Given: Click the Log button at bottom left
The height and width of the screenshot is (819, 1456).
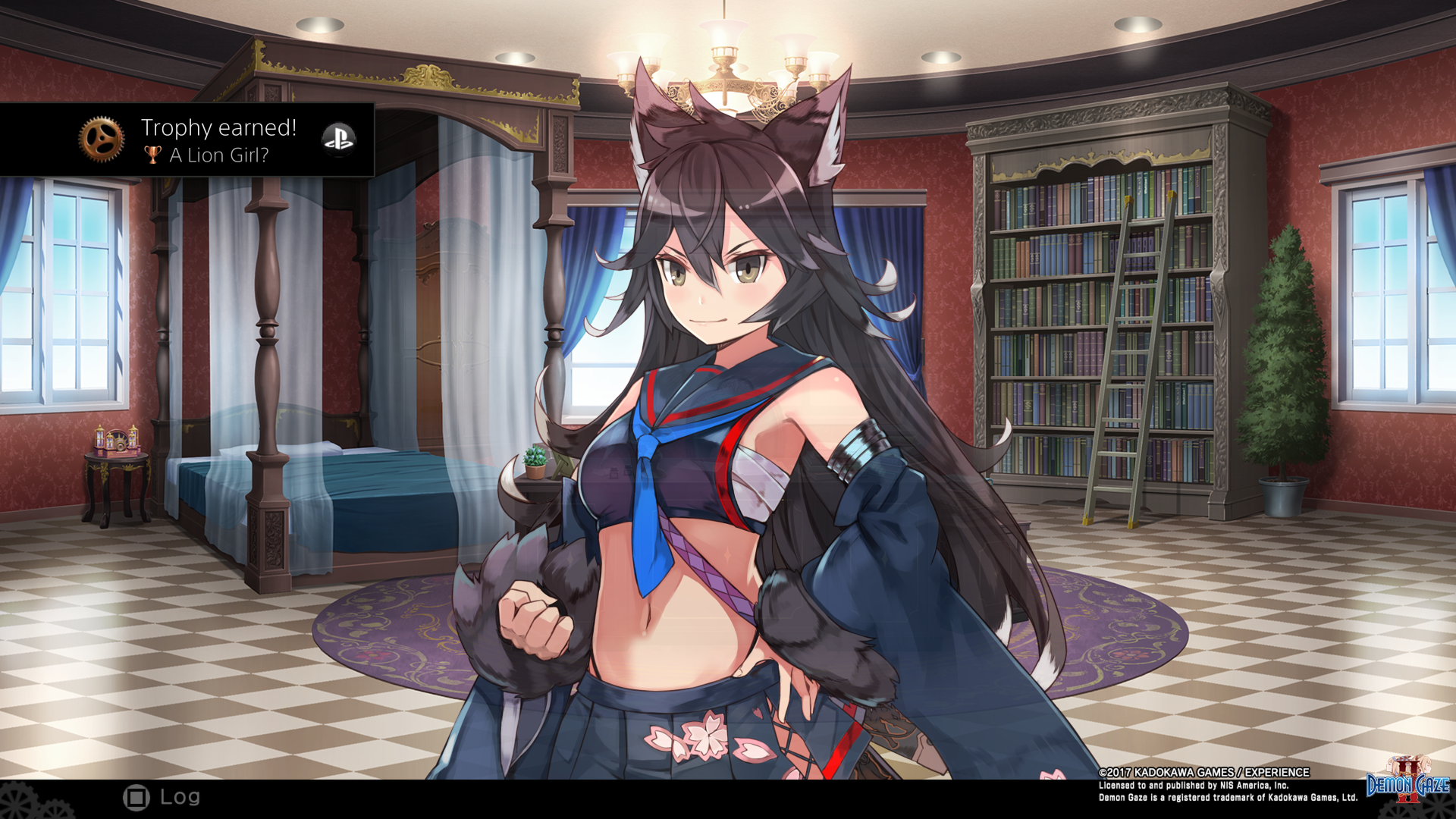Looking at the screenshot, I should click(x=137, y=796).
